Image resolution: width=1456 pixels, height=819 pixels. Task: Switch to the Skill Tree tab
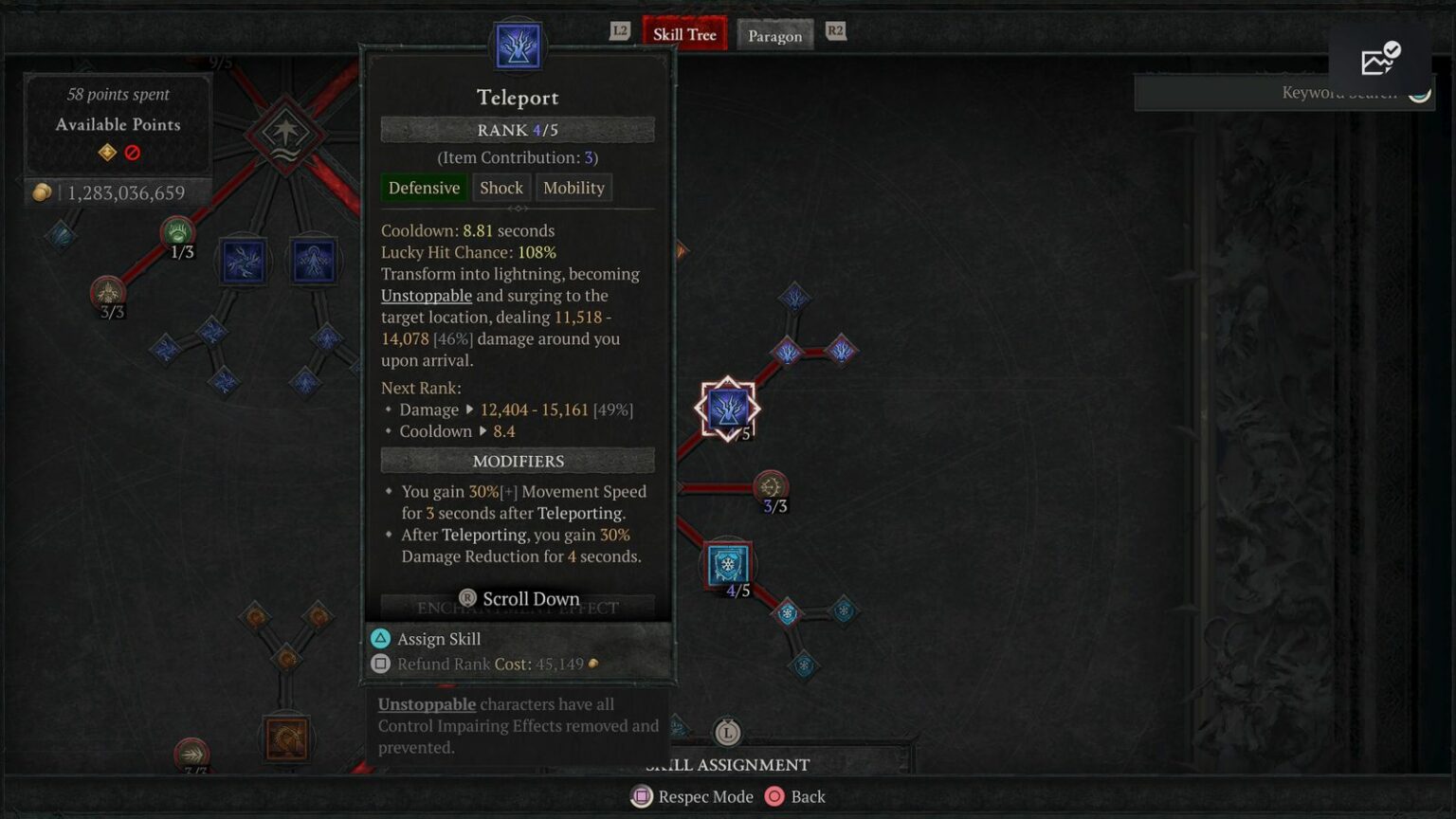click(683, 35)
